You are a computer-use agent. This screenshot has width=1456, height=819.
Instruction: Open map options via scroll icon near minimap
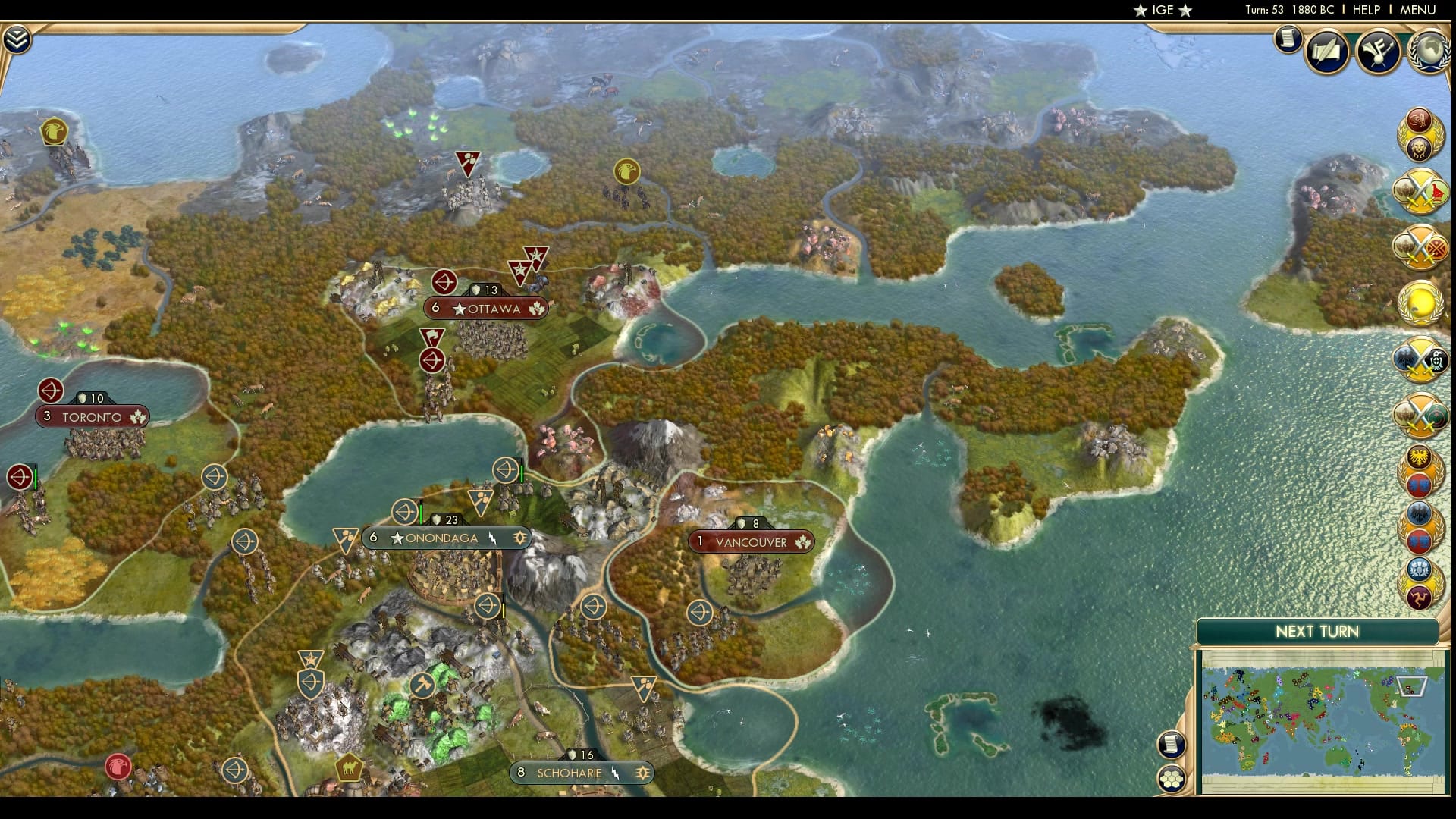coord(1172,743)
